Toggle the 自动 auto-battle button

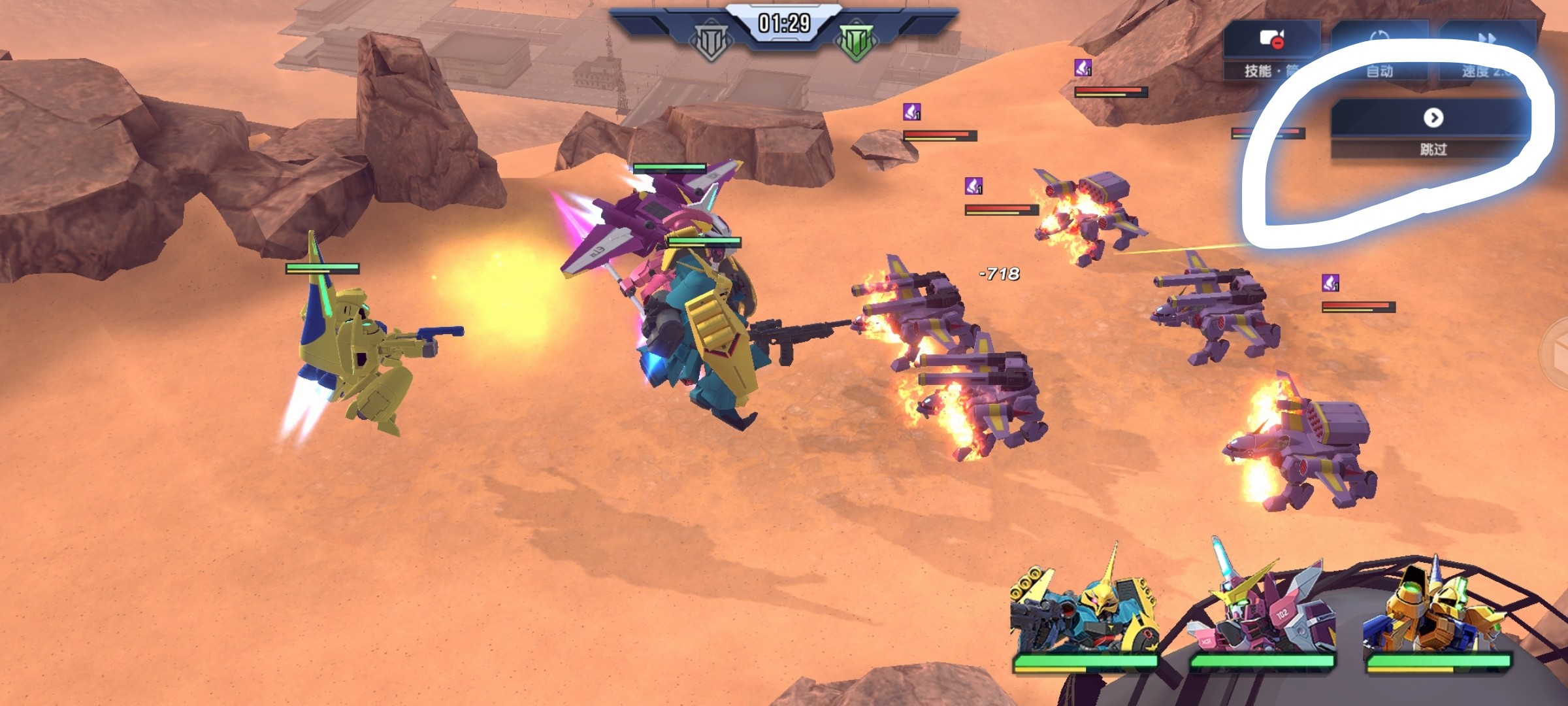pos(1379,51)
